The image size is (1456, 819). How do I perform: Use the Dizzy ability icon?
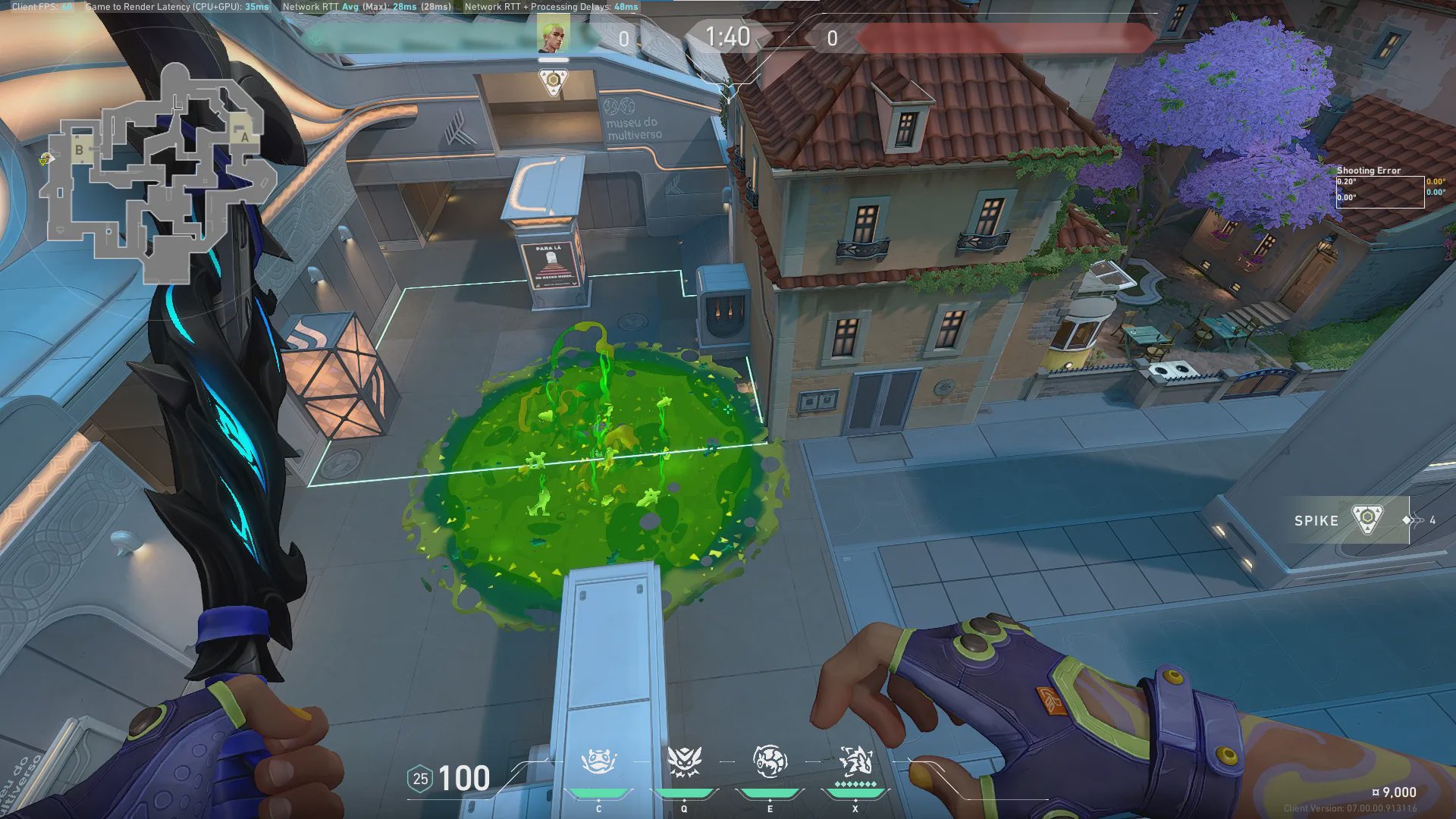coord(769,762)
